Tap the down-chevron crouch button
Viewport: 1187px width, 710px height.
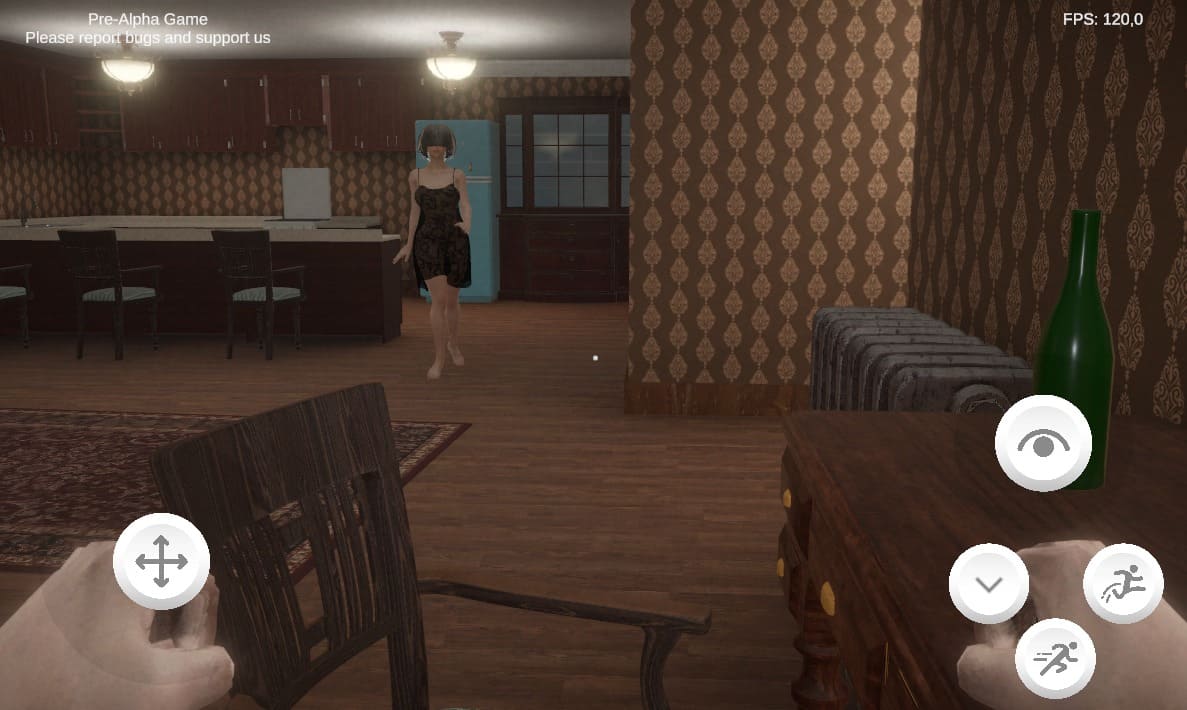tap(988, 584)
